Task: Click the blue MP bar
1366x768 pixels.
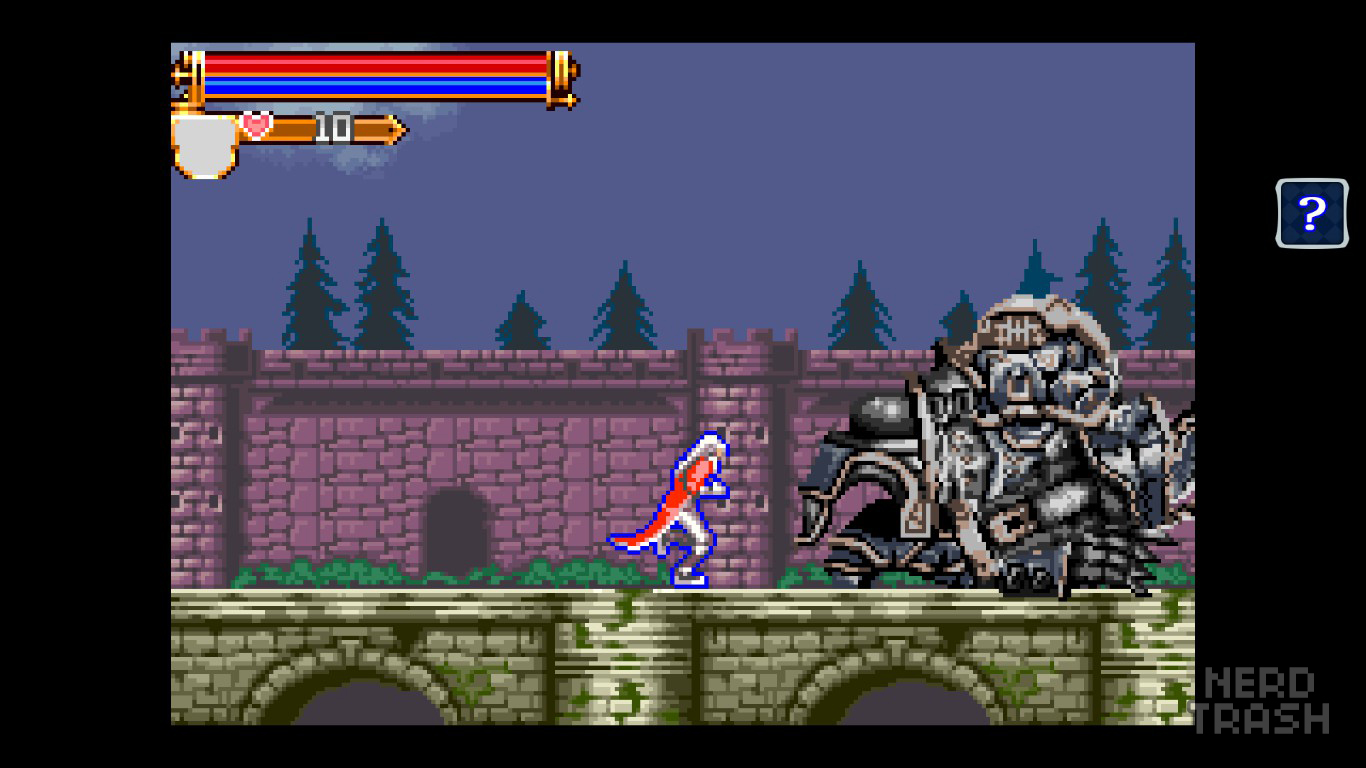Action: point(380,87)
